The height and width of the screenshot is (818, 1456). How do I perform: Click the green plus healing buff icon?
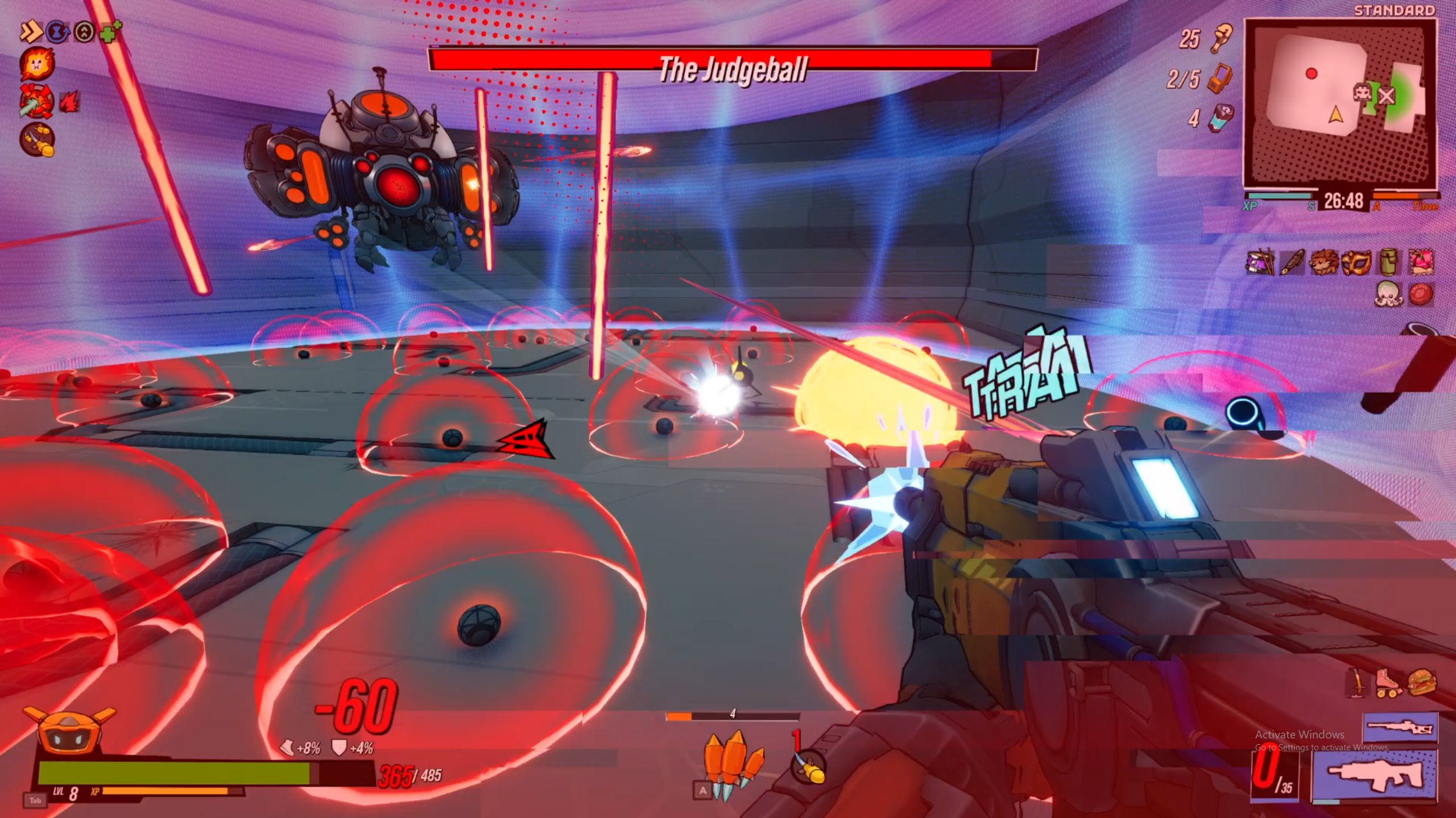pyautogui.click(x=110, y=31)
